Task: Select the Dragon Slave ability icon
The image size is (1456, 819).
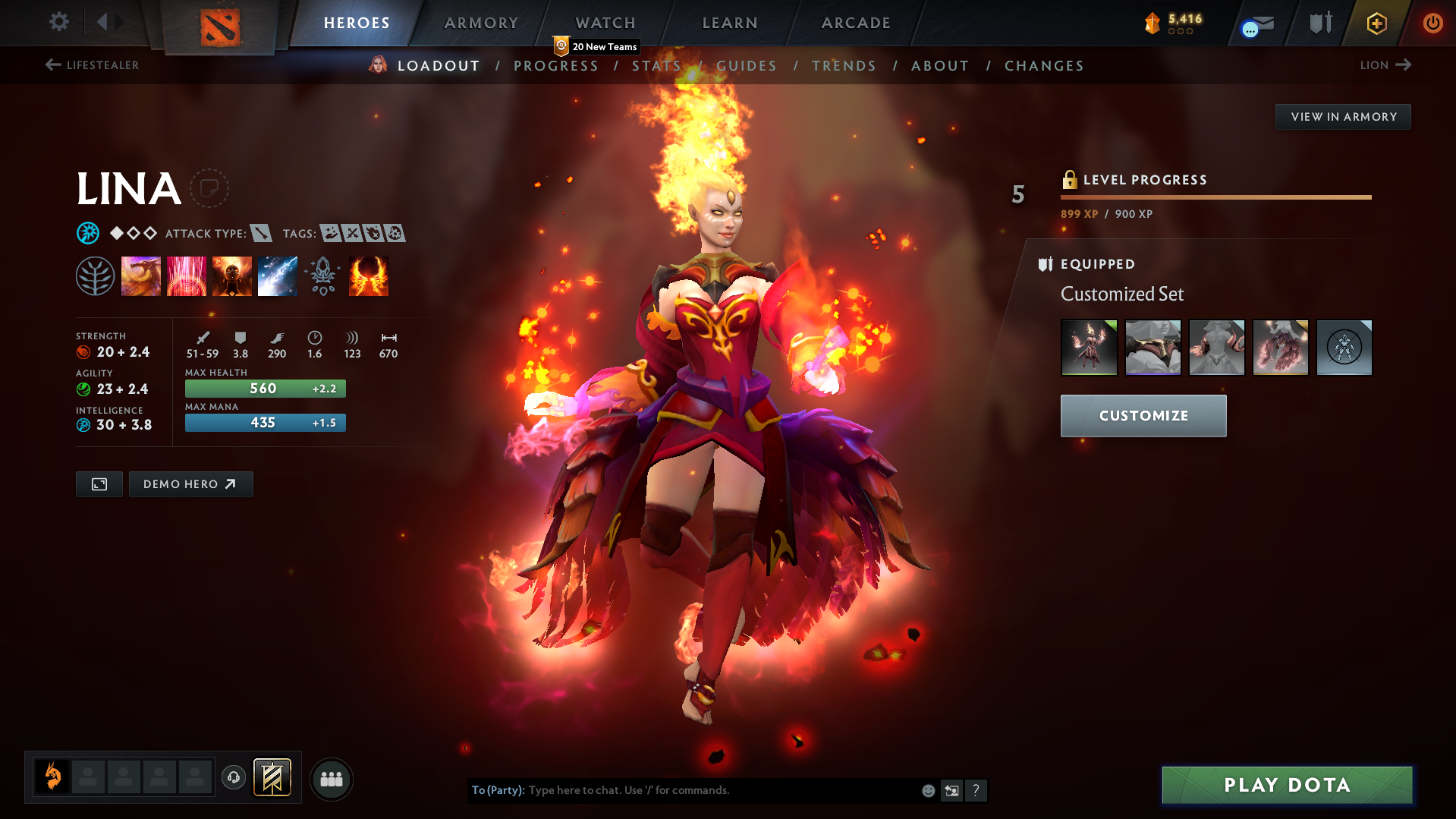Action: 141,276
